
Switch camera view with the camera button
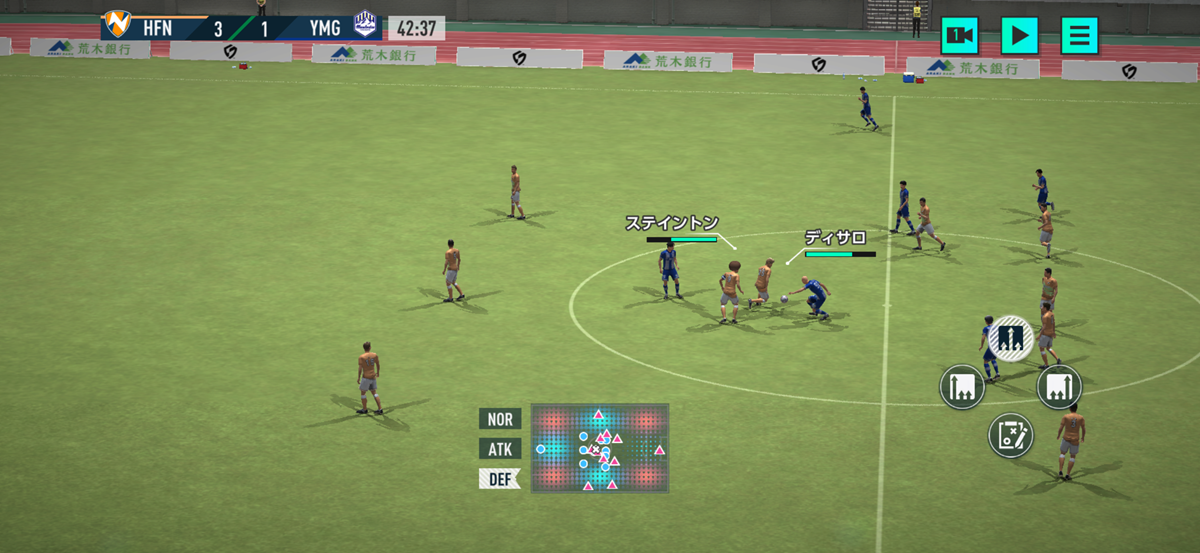click(x=960, y=36)
